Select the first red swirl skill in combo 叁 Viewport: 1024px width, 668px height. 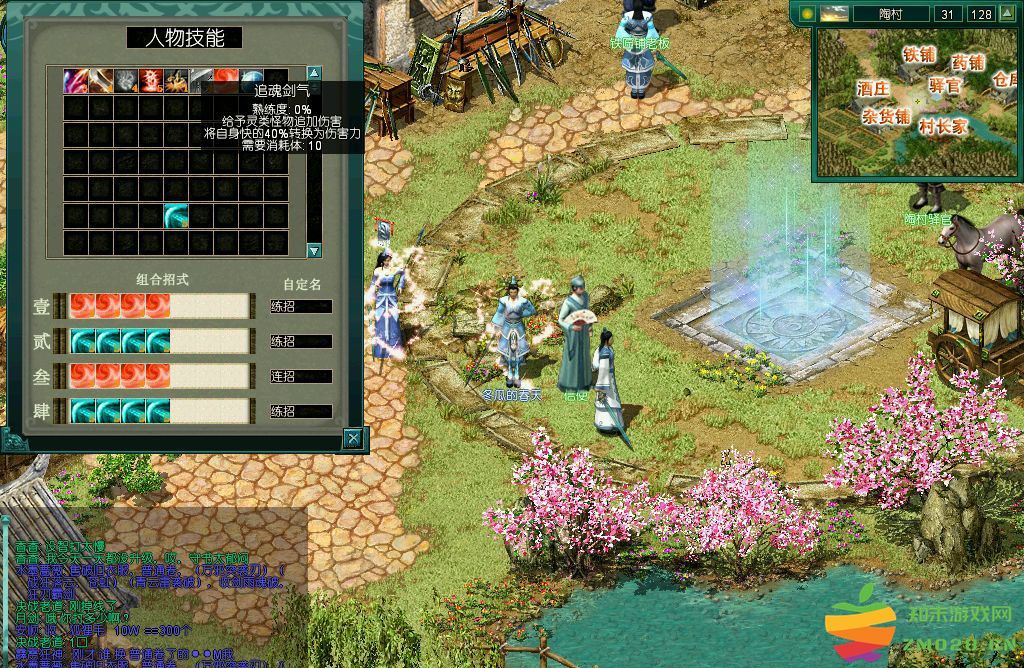(x=82, y=376)
